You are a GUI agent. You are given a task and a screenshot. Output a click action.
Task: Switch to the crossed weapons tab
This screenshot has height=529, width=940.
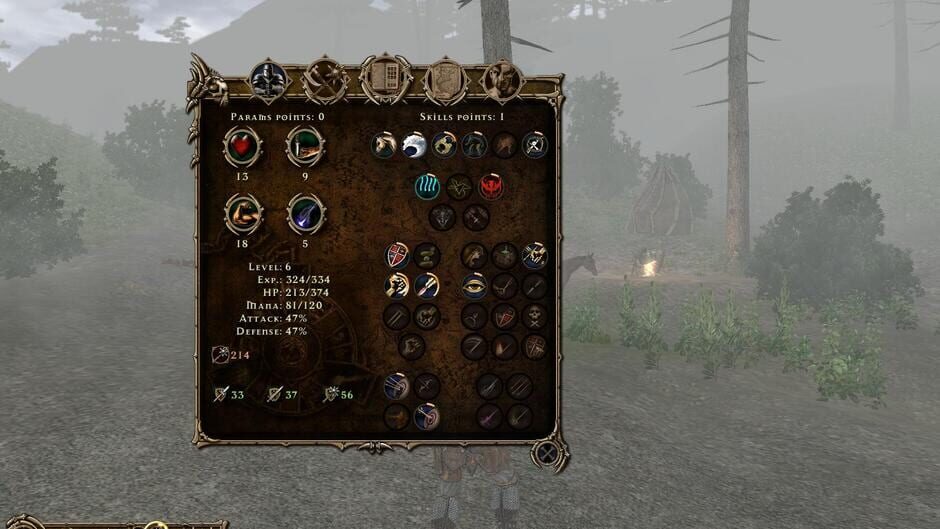326,79
